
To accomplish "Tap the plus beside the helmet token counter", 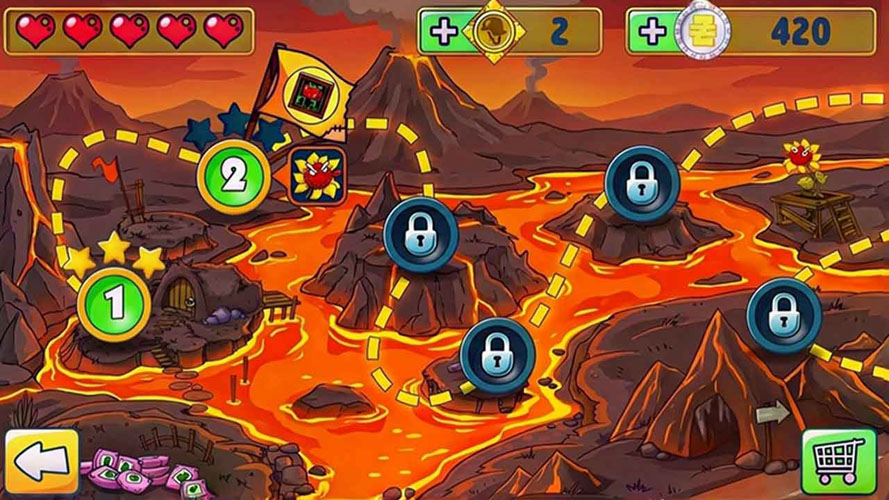I will [441, 31].
